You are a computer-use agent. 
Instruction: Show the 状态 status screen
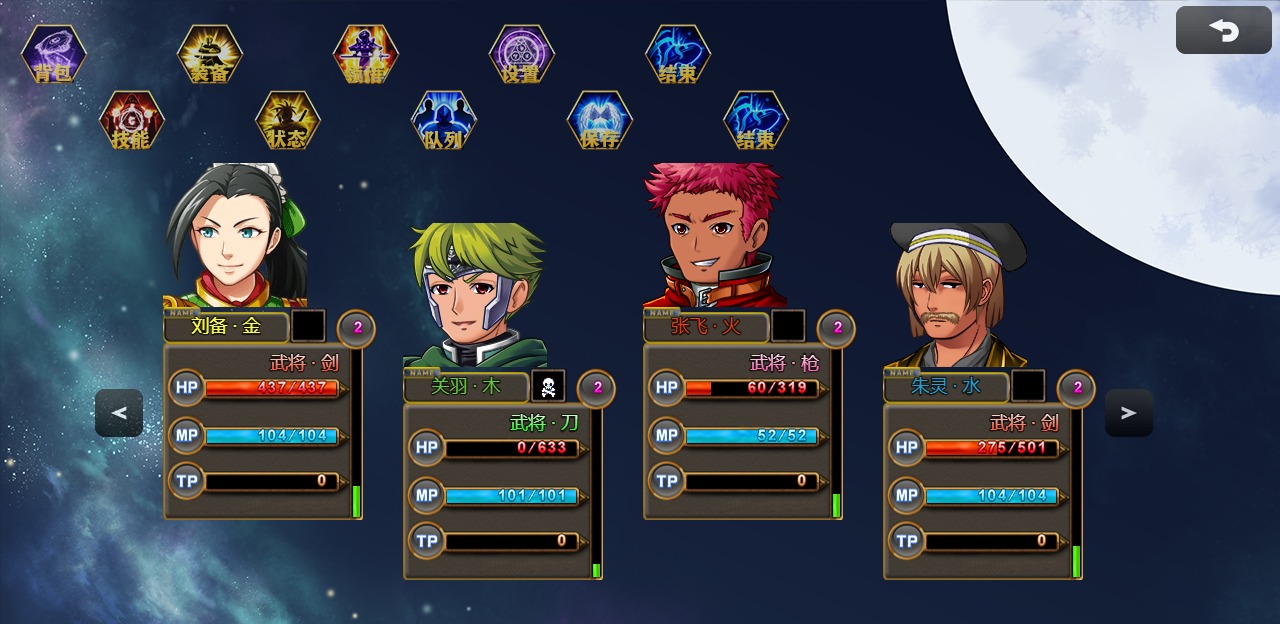[288, 121]
